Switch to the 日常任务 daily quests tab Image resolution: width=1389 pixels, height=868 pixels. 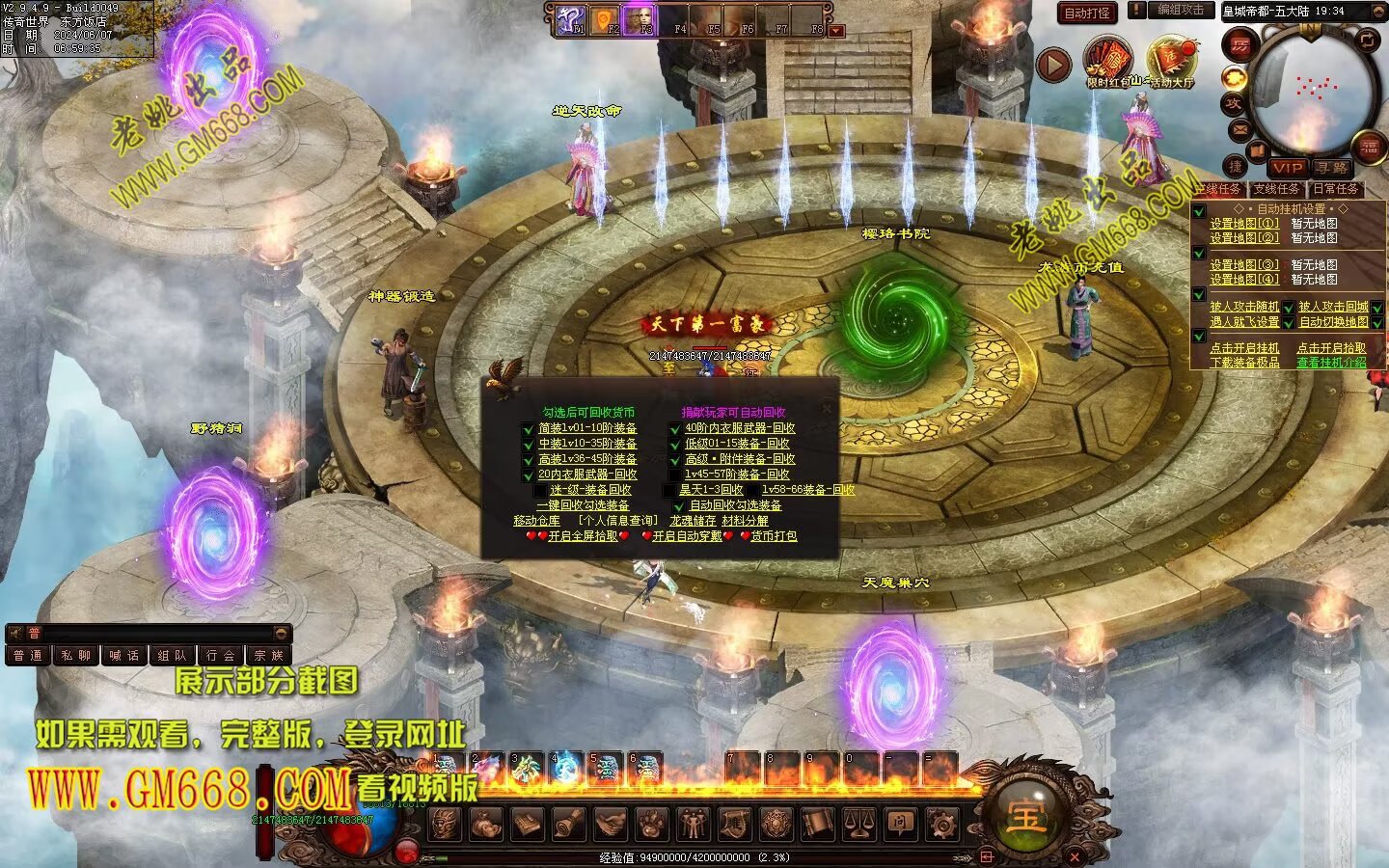1335,189
